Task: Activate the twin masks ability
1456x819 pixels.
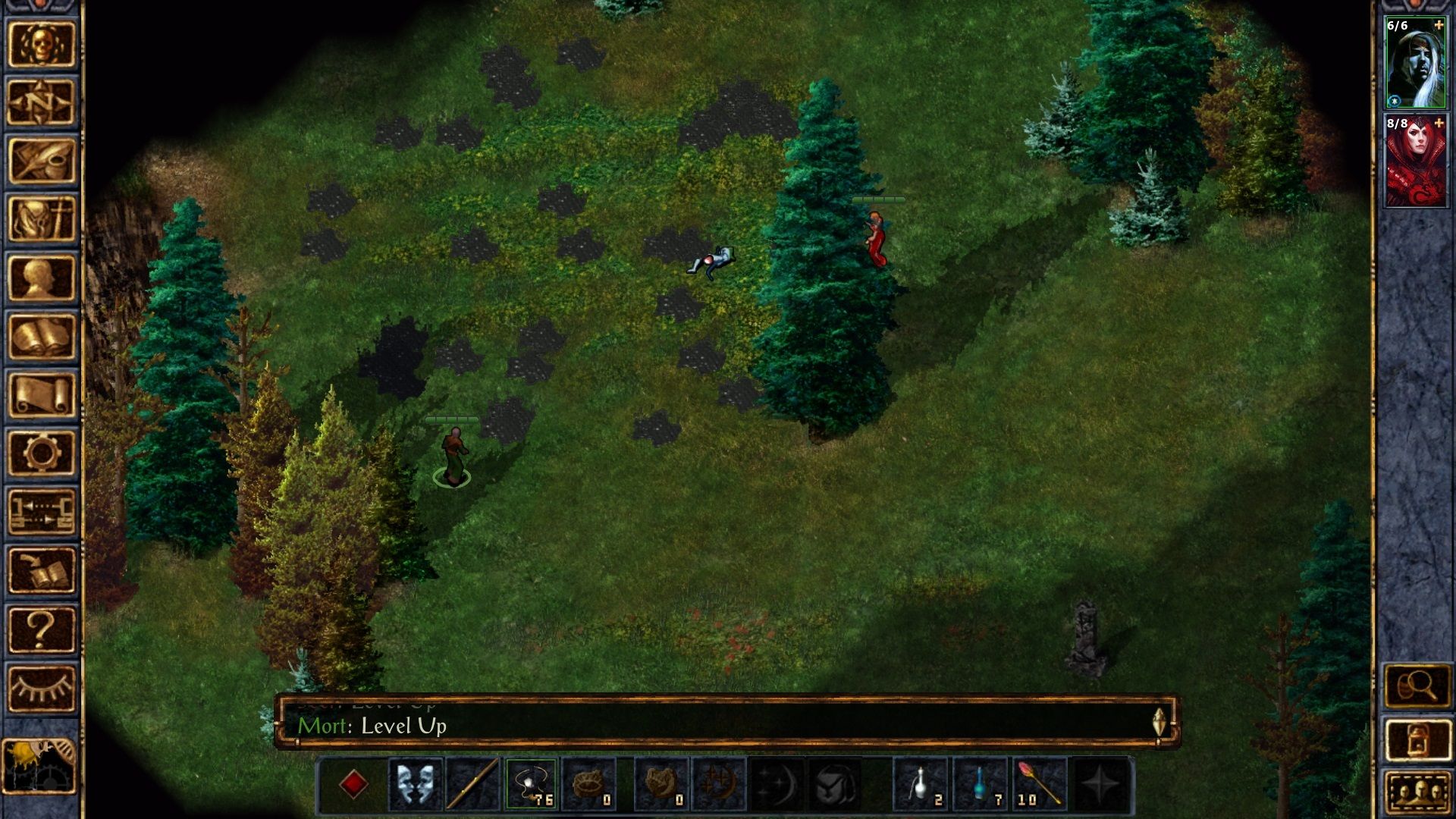Action: 416,784
